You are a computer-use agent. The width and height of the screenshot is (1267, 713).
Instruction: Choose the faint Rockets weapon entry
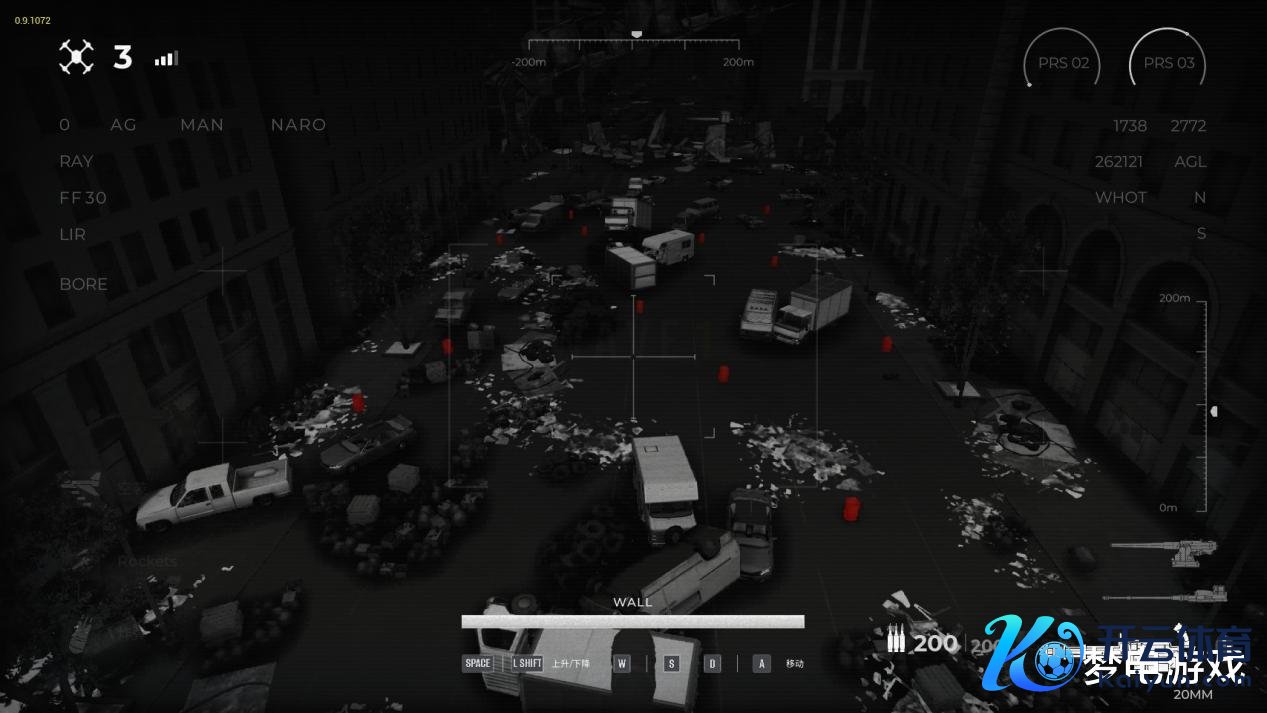click(x=147, y=562)
